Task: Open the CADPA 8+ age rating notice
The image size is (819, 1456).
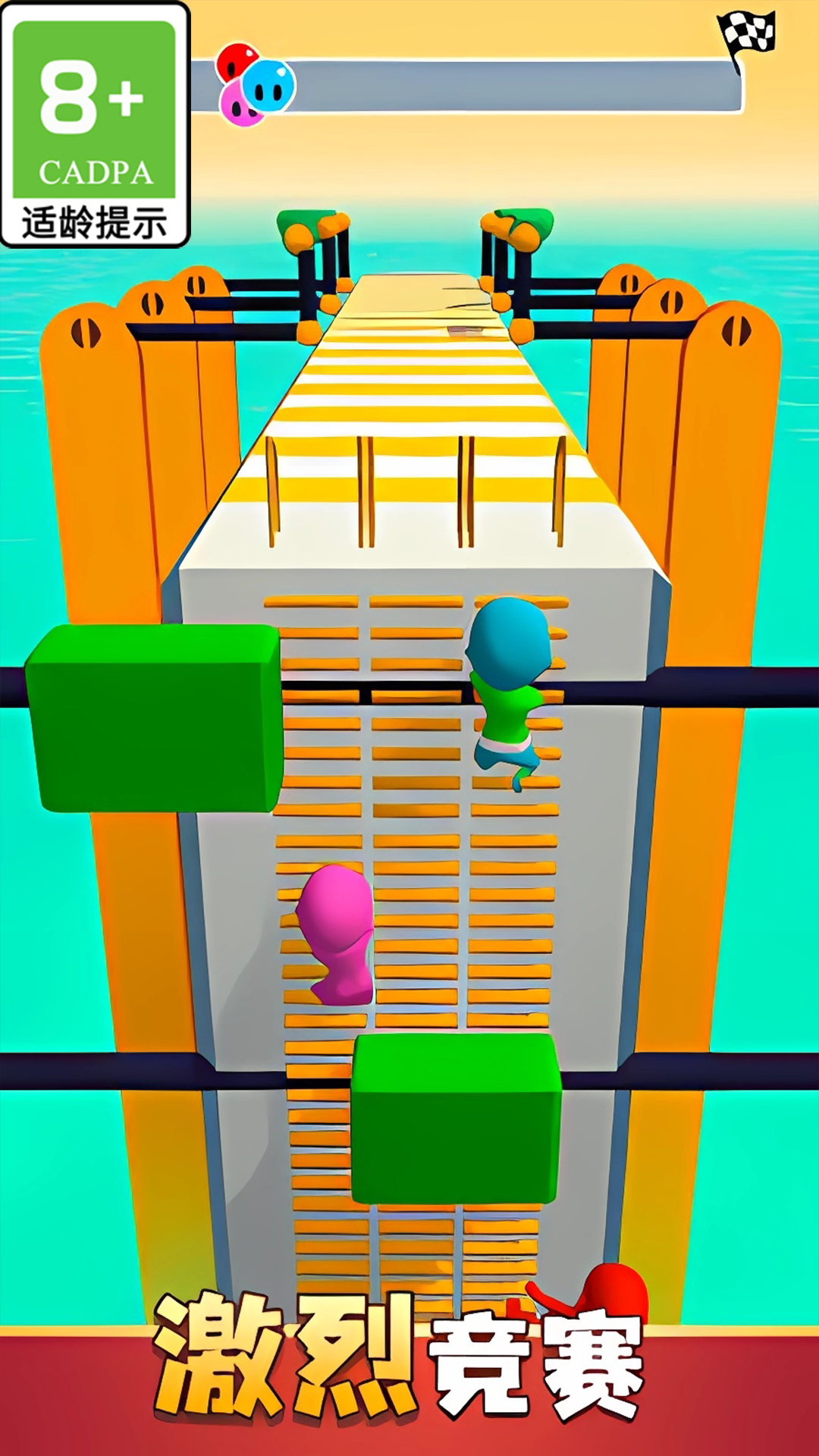Action: [95, 125]
